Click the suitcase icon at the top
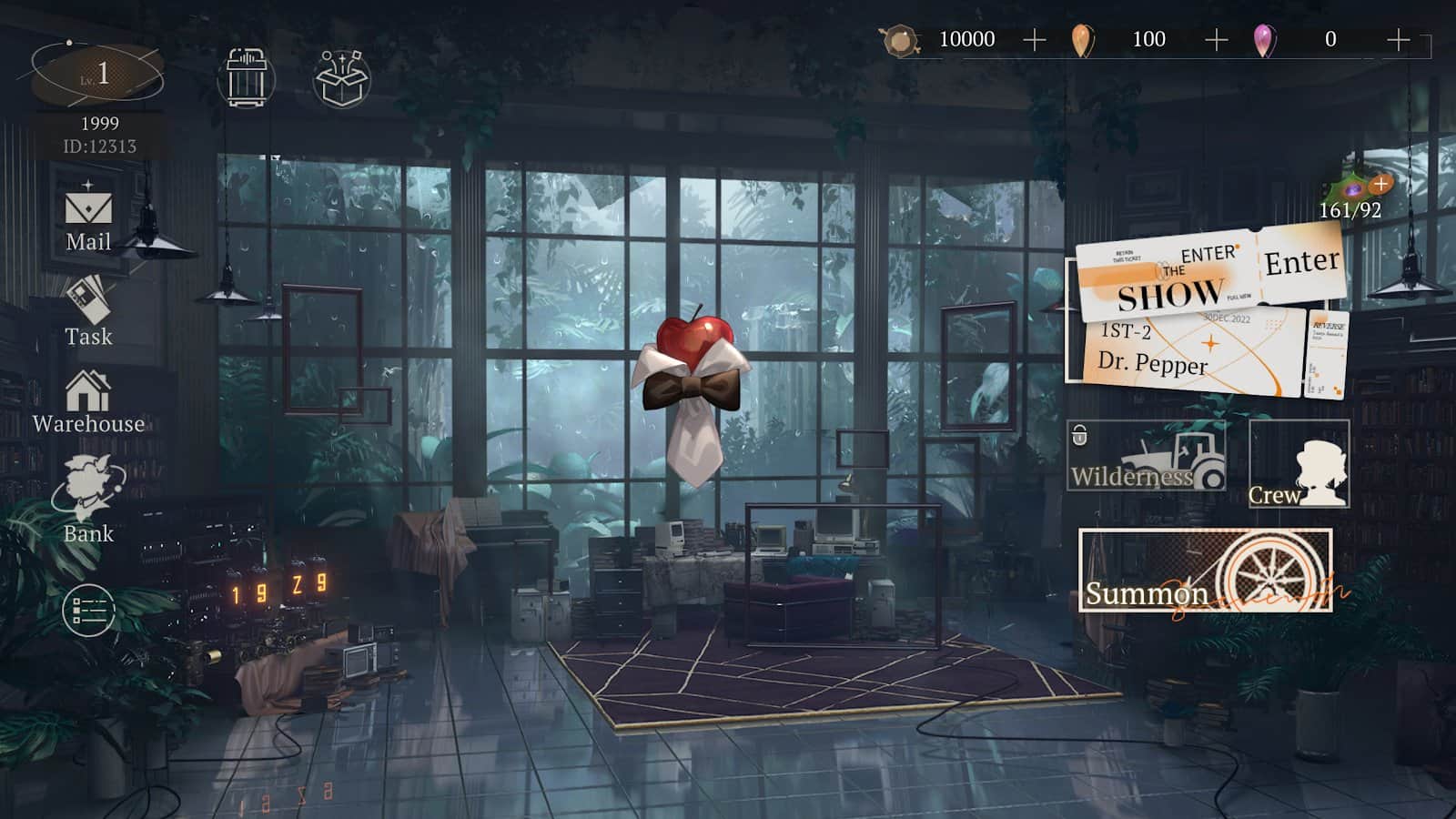 pos(246,77)
